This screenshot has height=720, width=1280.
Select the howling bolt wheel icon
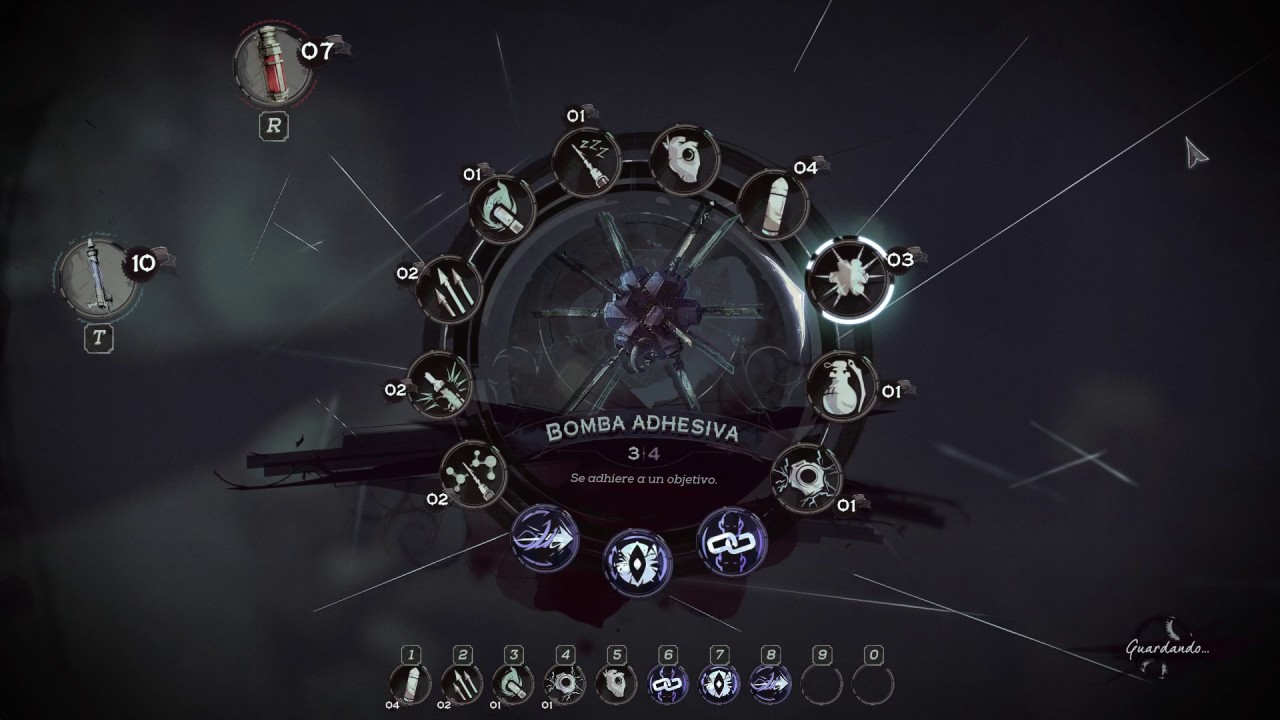pos(440,385)
